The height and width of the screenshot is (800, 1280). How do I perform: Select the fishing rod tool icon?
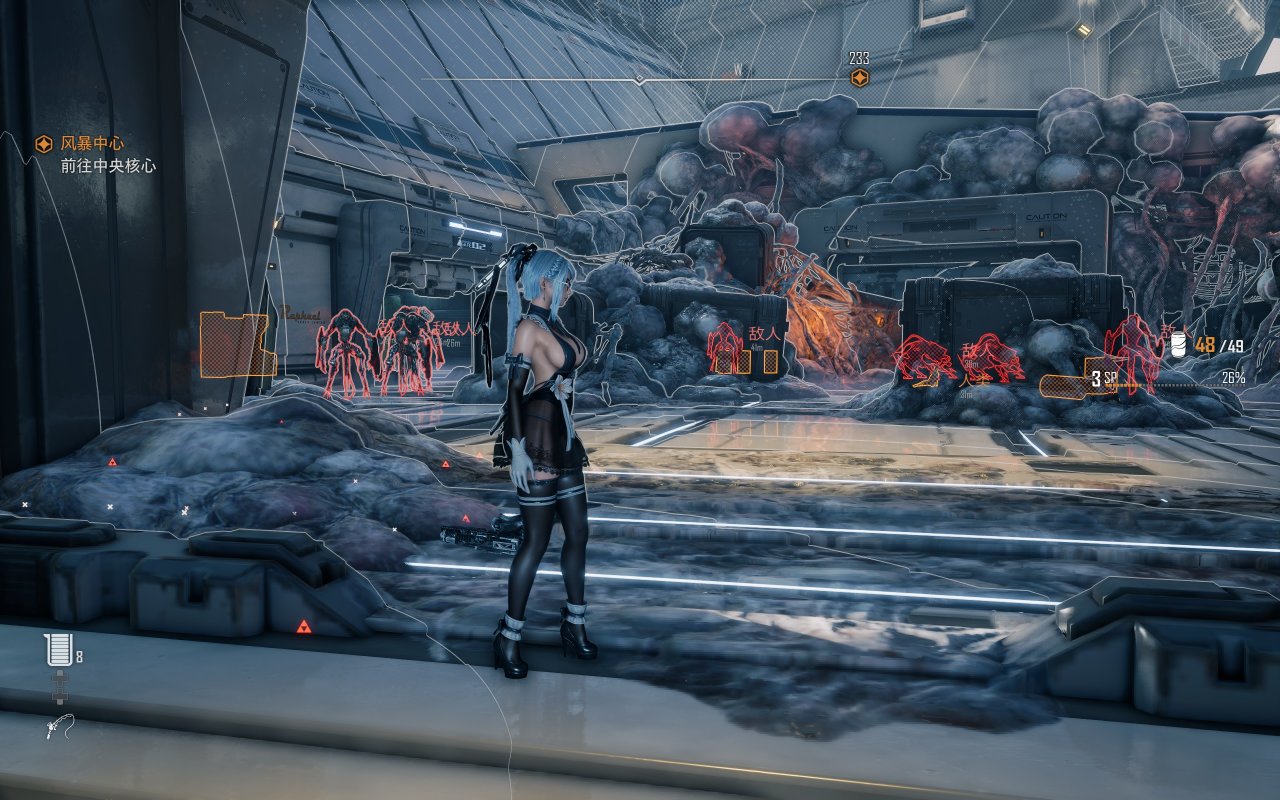(56, 727)
